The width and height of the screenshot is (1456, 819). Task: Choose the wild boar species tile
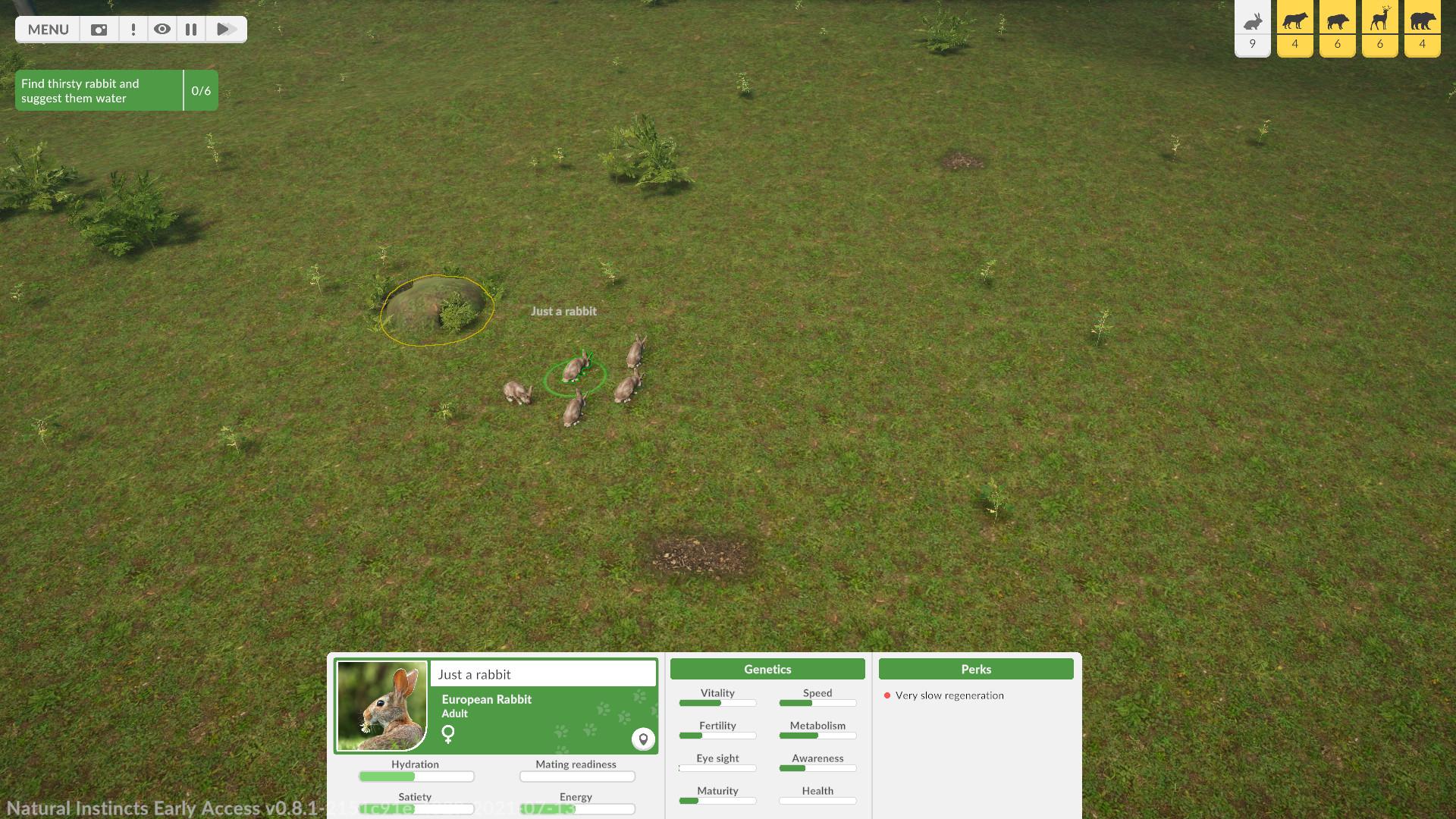click(1337, 28)
